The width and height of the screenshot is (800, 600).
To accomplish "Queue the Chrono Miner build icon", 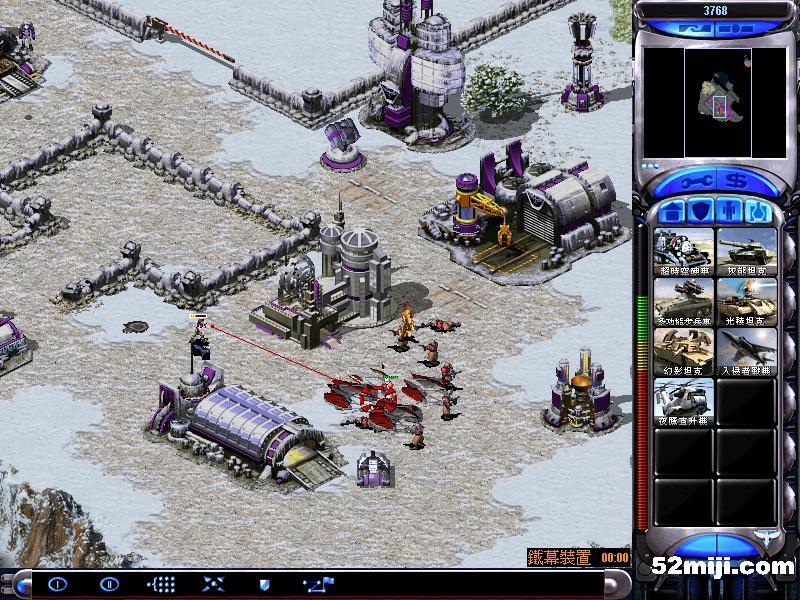I will pos(684,253).
